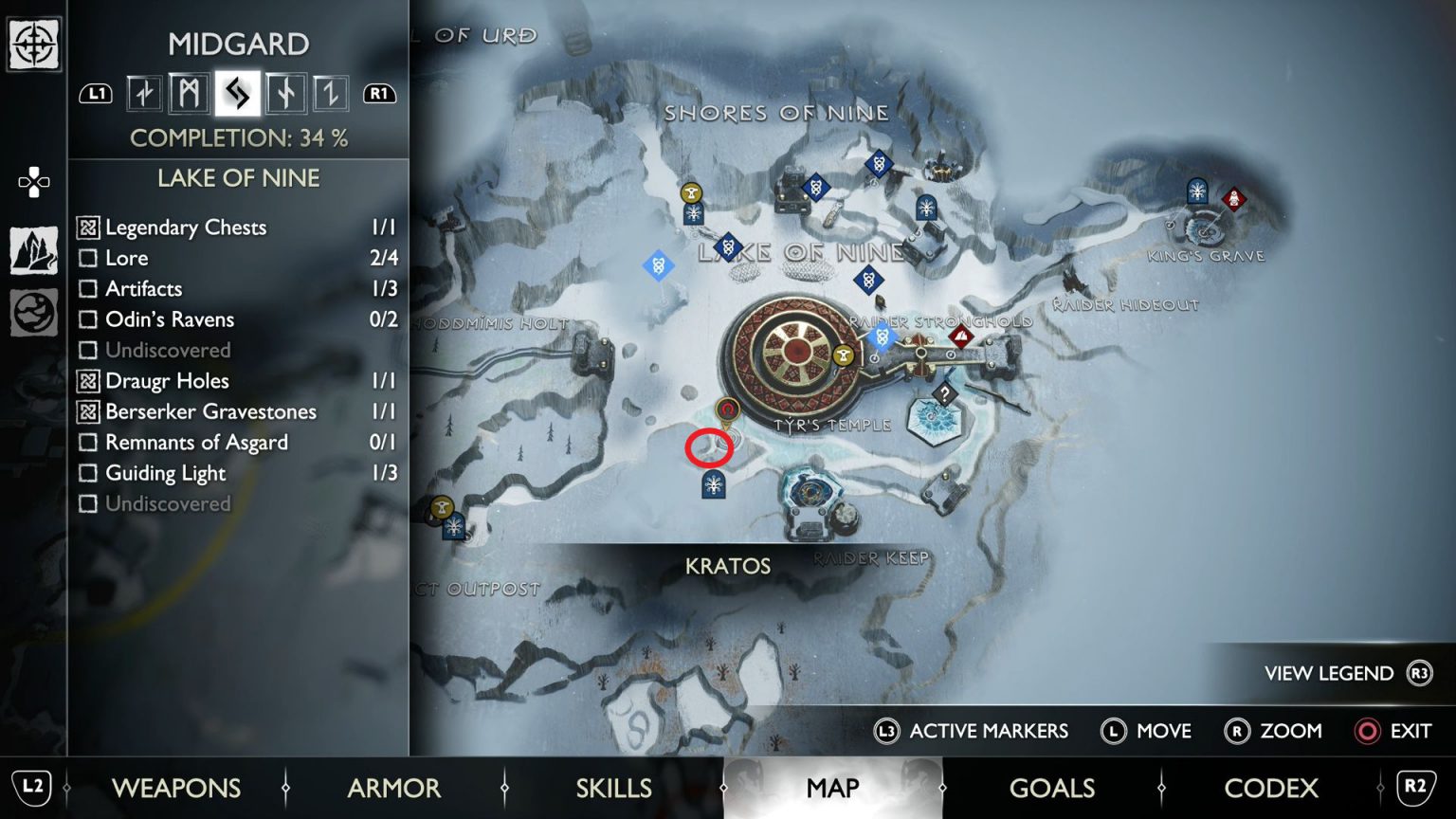Screen dimensions: 1456x819
Task: Click the highlighted rune realm selector
Action: pos(240,94)
